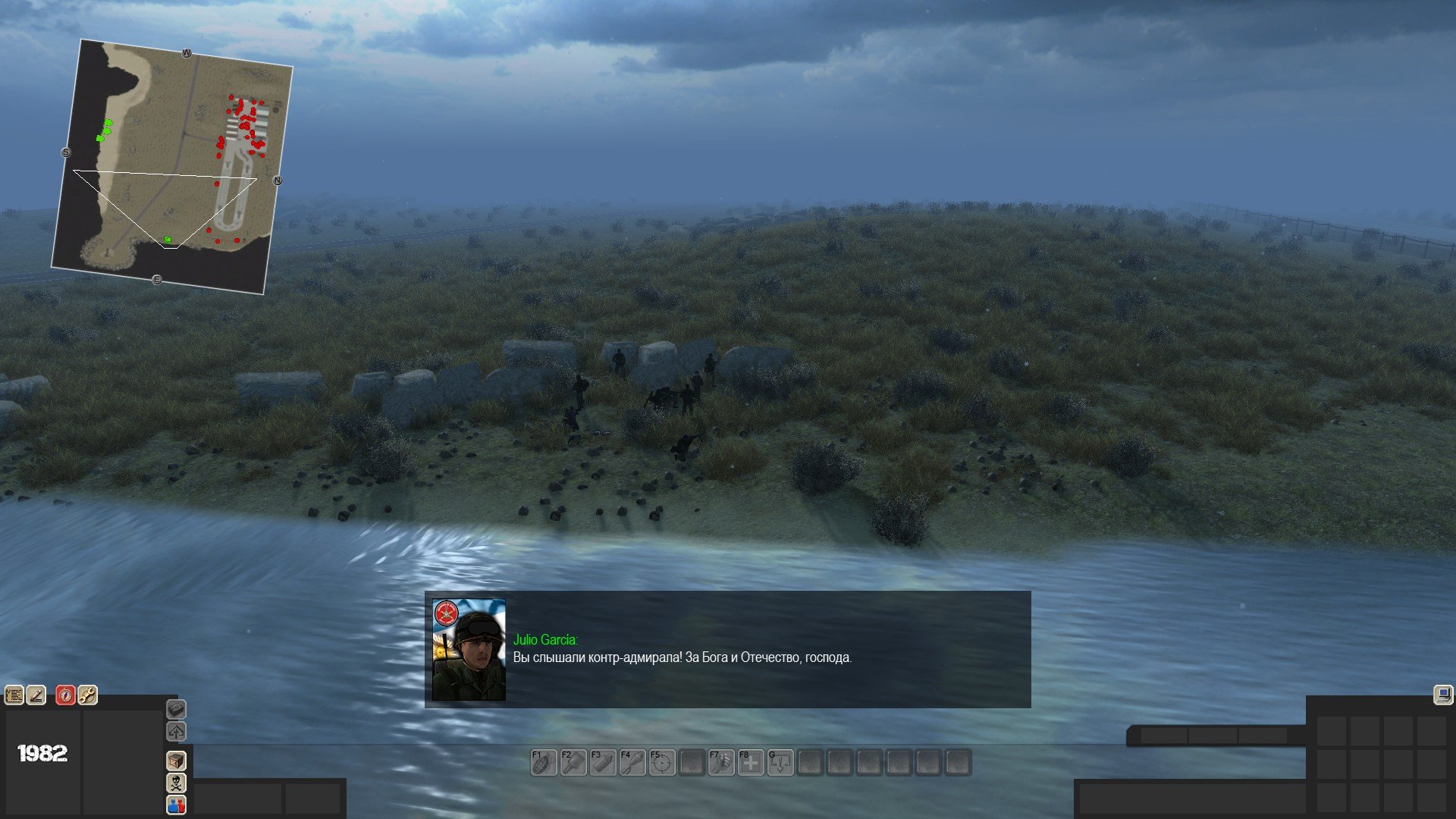
Task: Click the grey box button above the arrow
Action: 176,709
